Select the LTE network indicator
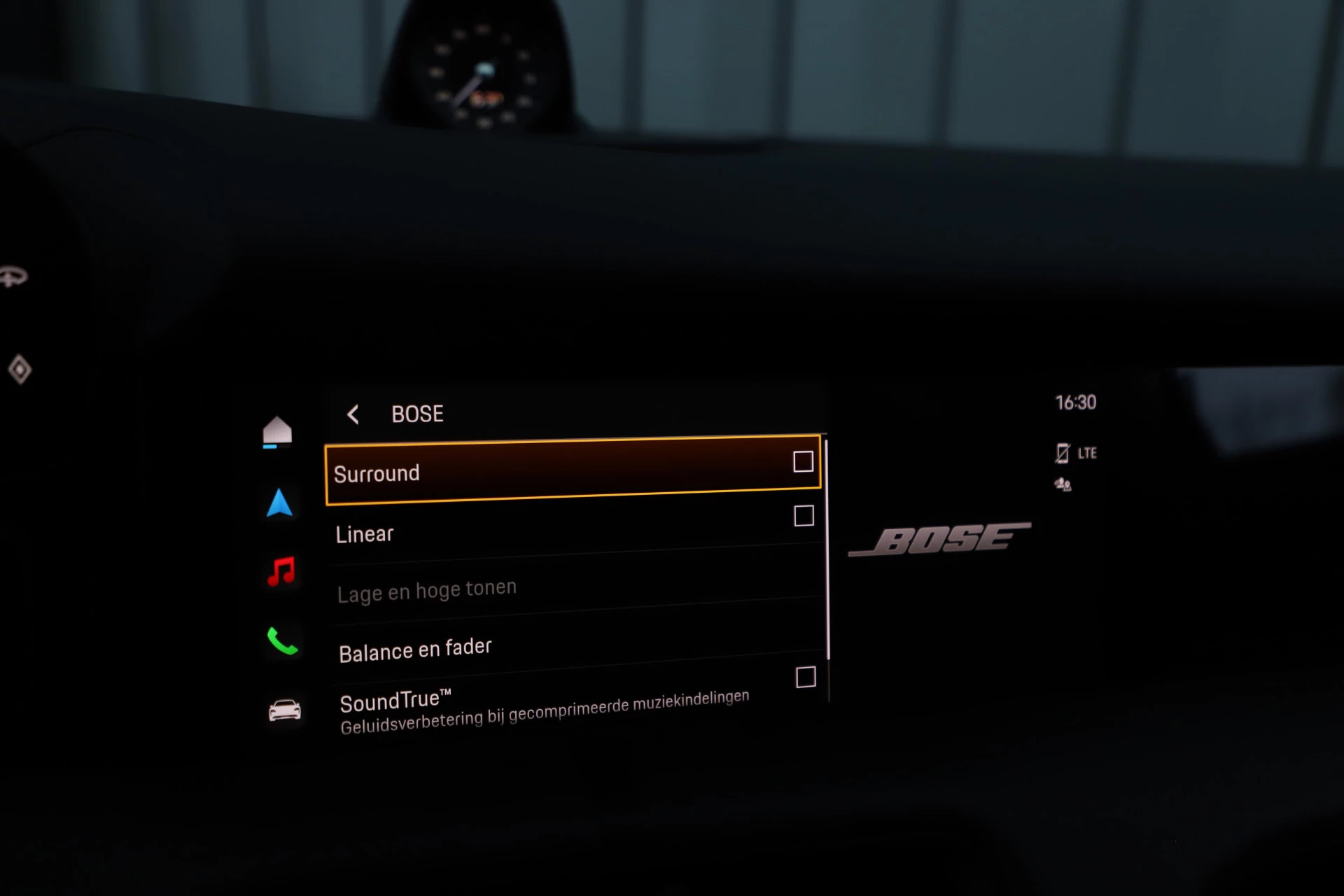The image size is (1344, 896). pyautogui.click(x=1088, y=453)
